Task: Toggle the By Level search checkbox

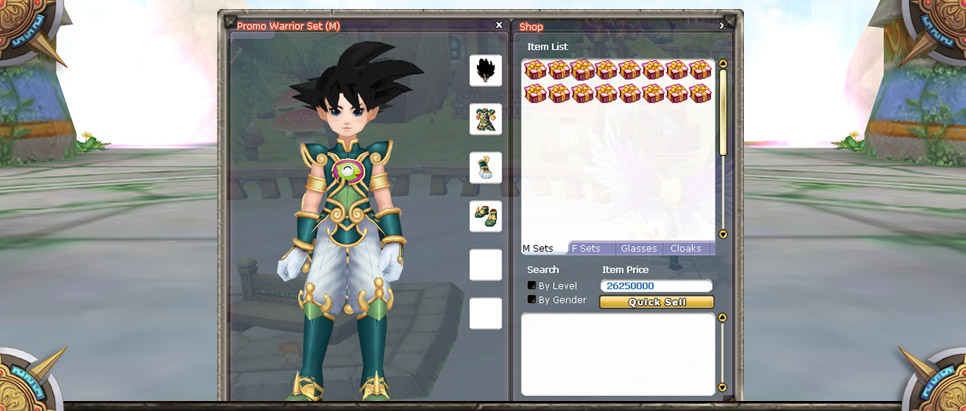Action: click(x=532, y=286)
